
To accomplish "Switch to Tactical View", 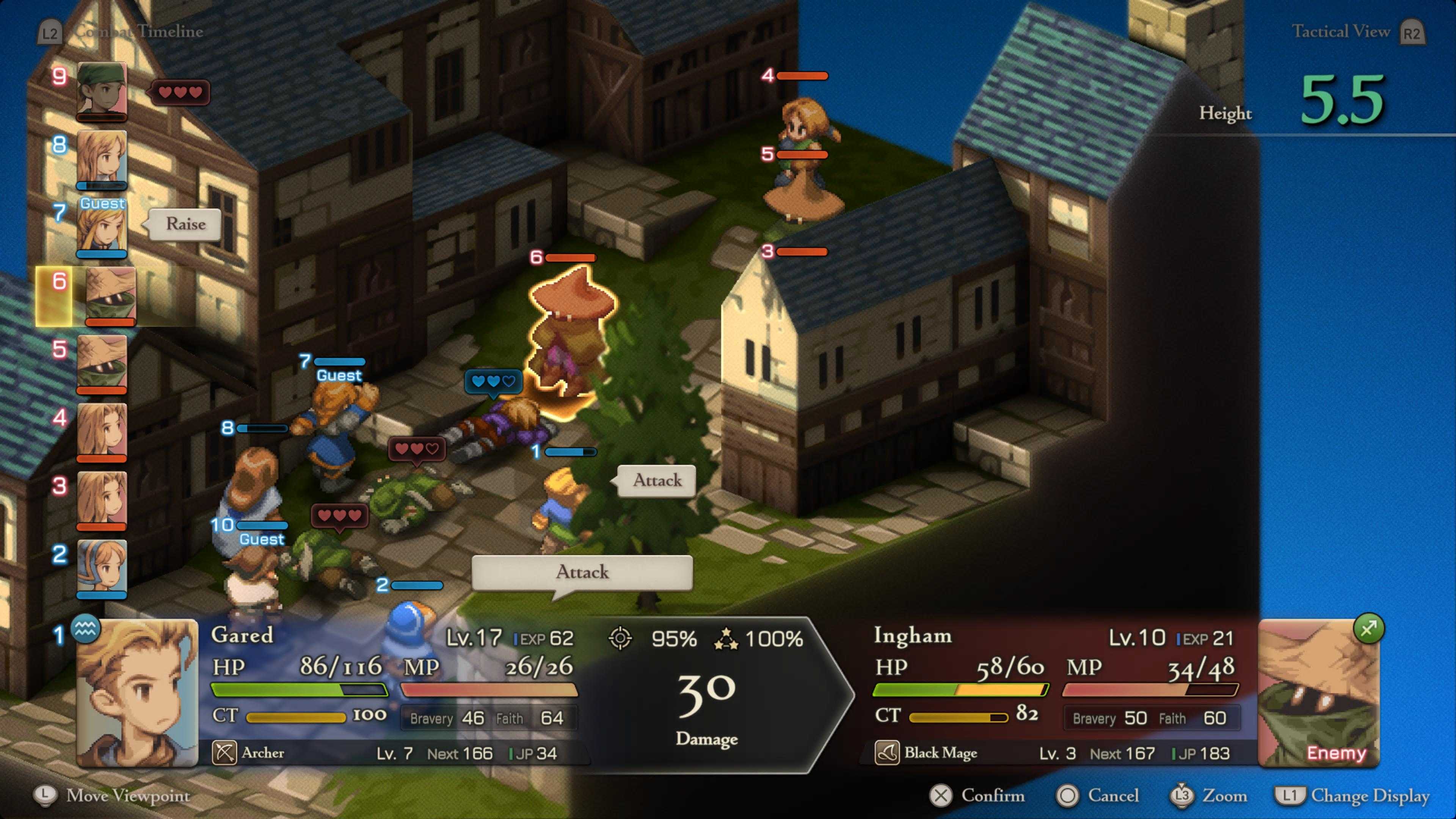I will (x=1341, y=31).
